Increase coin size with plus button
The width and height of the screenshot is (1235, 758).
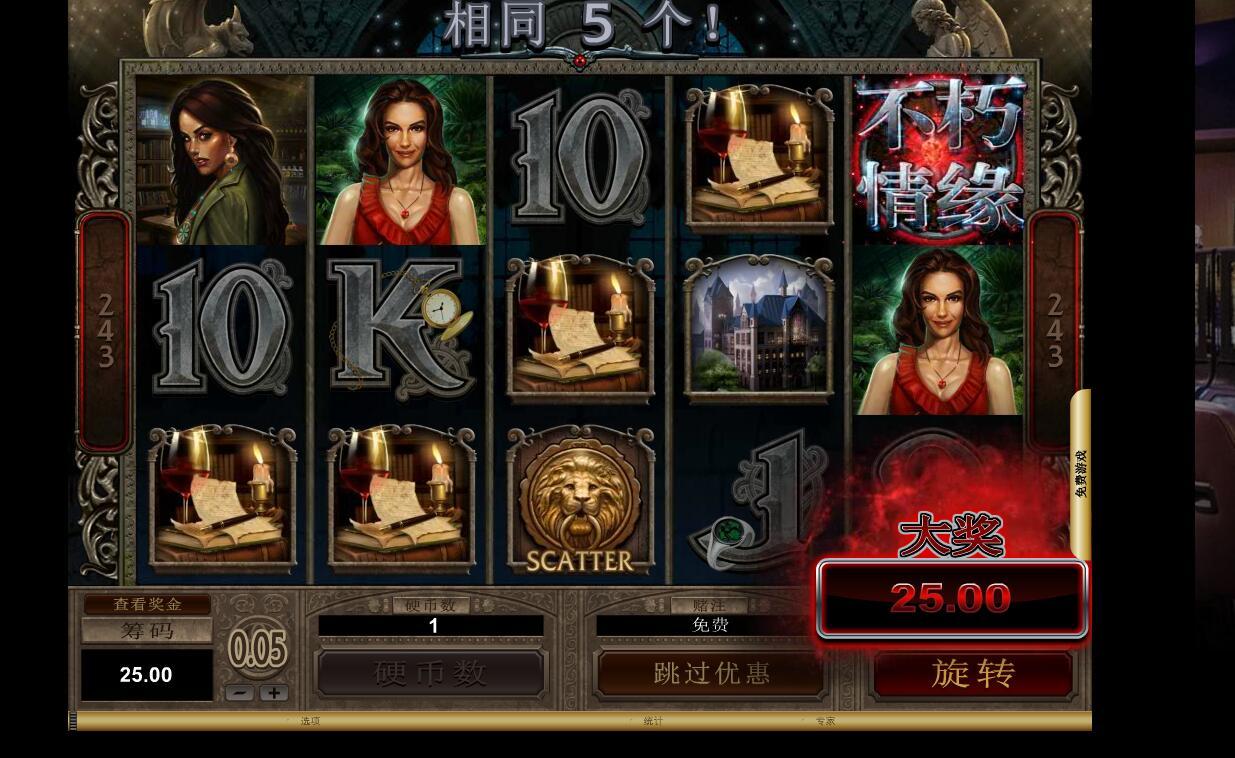pos(274,692)
